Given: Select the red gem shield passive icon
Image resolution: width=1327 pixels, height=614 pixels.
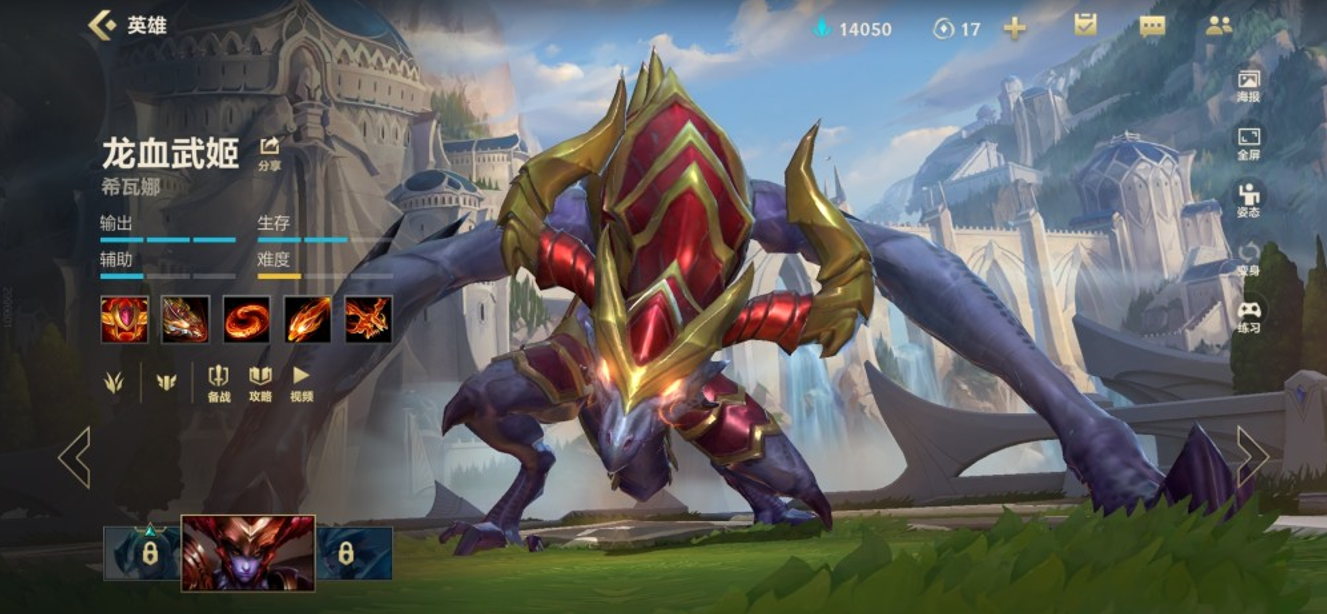Looking at the screenshot, I should (124, 320).
